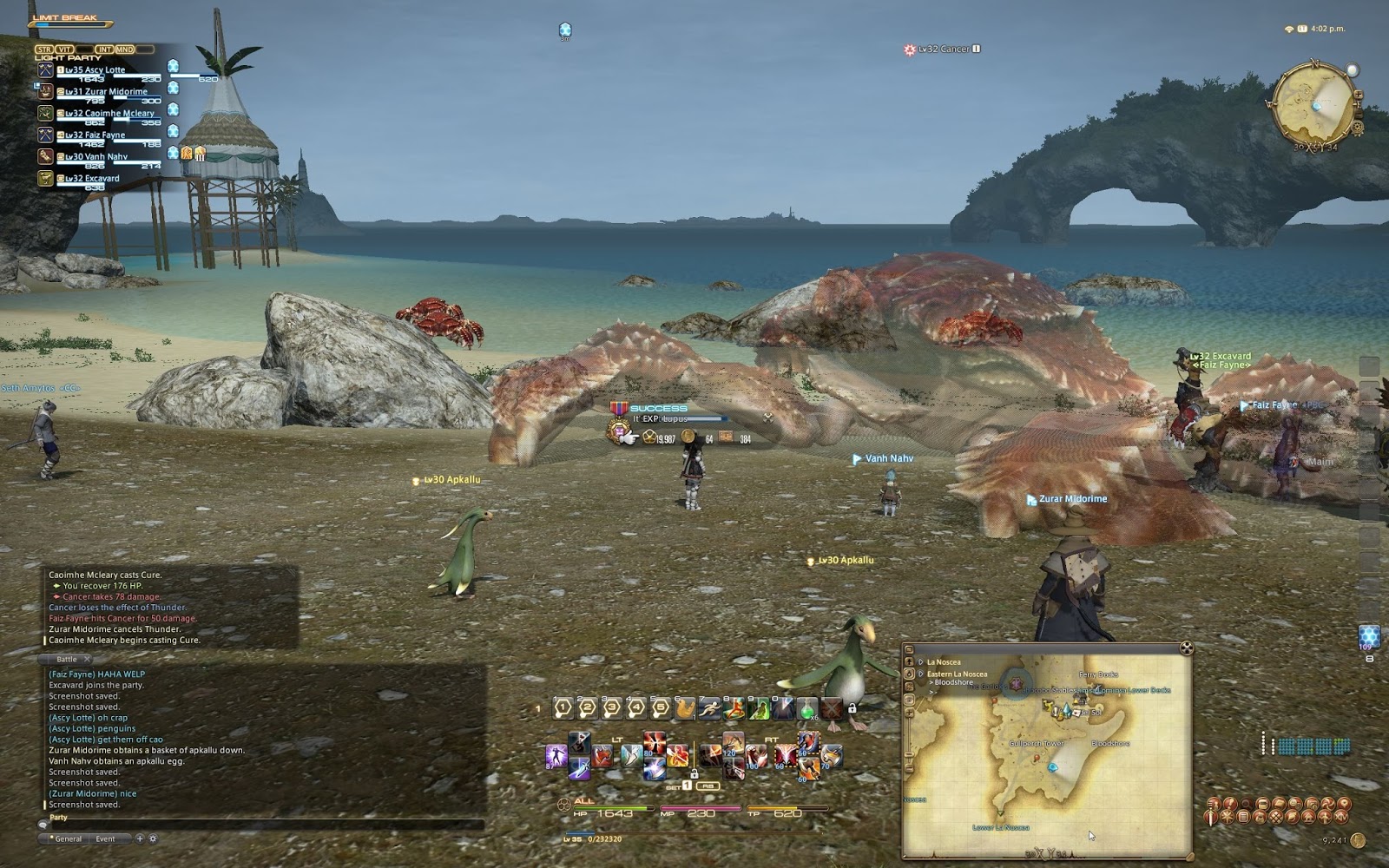The image size is (1389, 868).
Task: Expand the La Noscea map entry
Action: [x=920, y=661]
